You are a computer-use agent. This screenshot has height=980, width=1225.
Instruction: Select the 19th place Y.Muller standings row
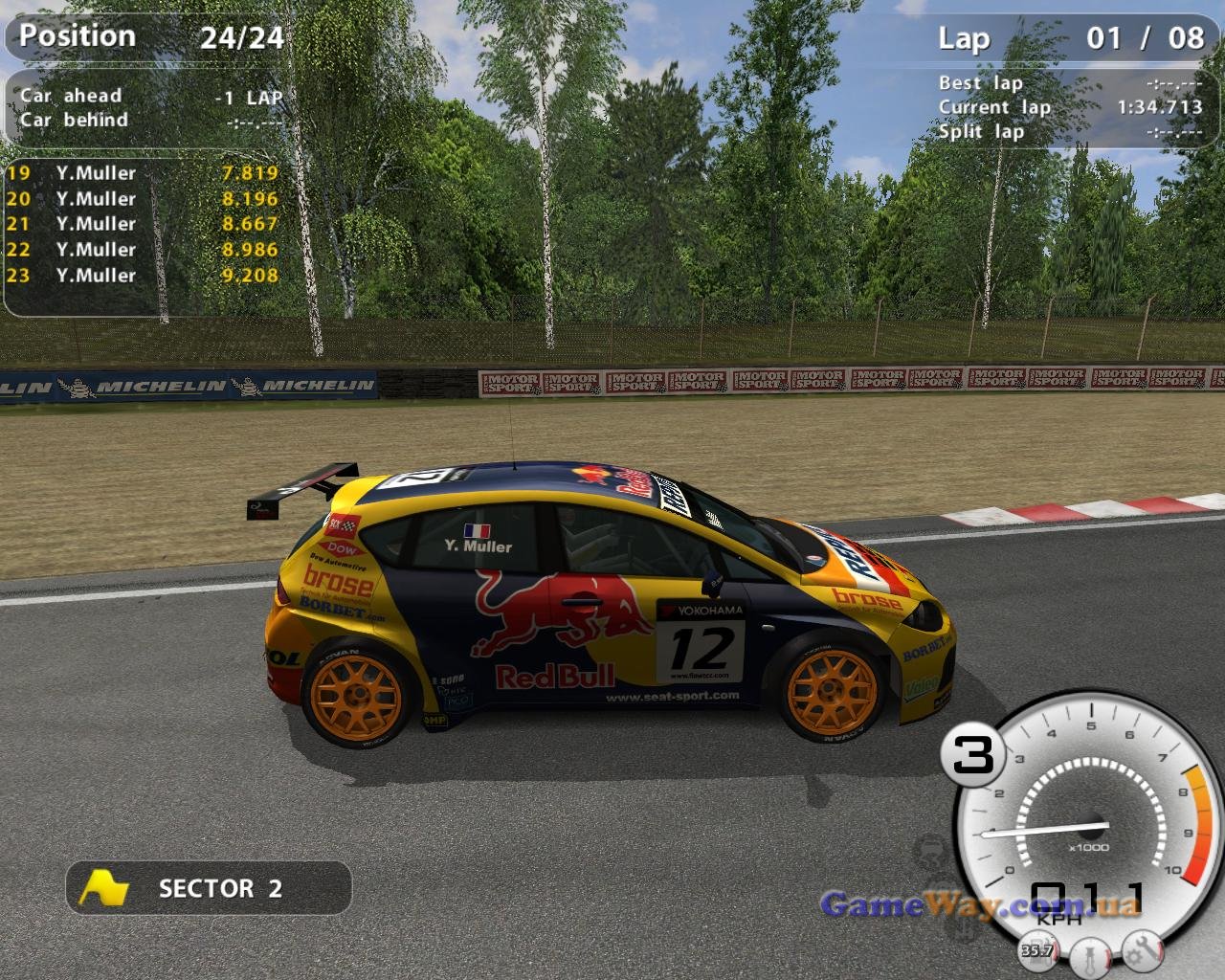click(x=142, y=173)
